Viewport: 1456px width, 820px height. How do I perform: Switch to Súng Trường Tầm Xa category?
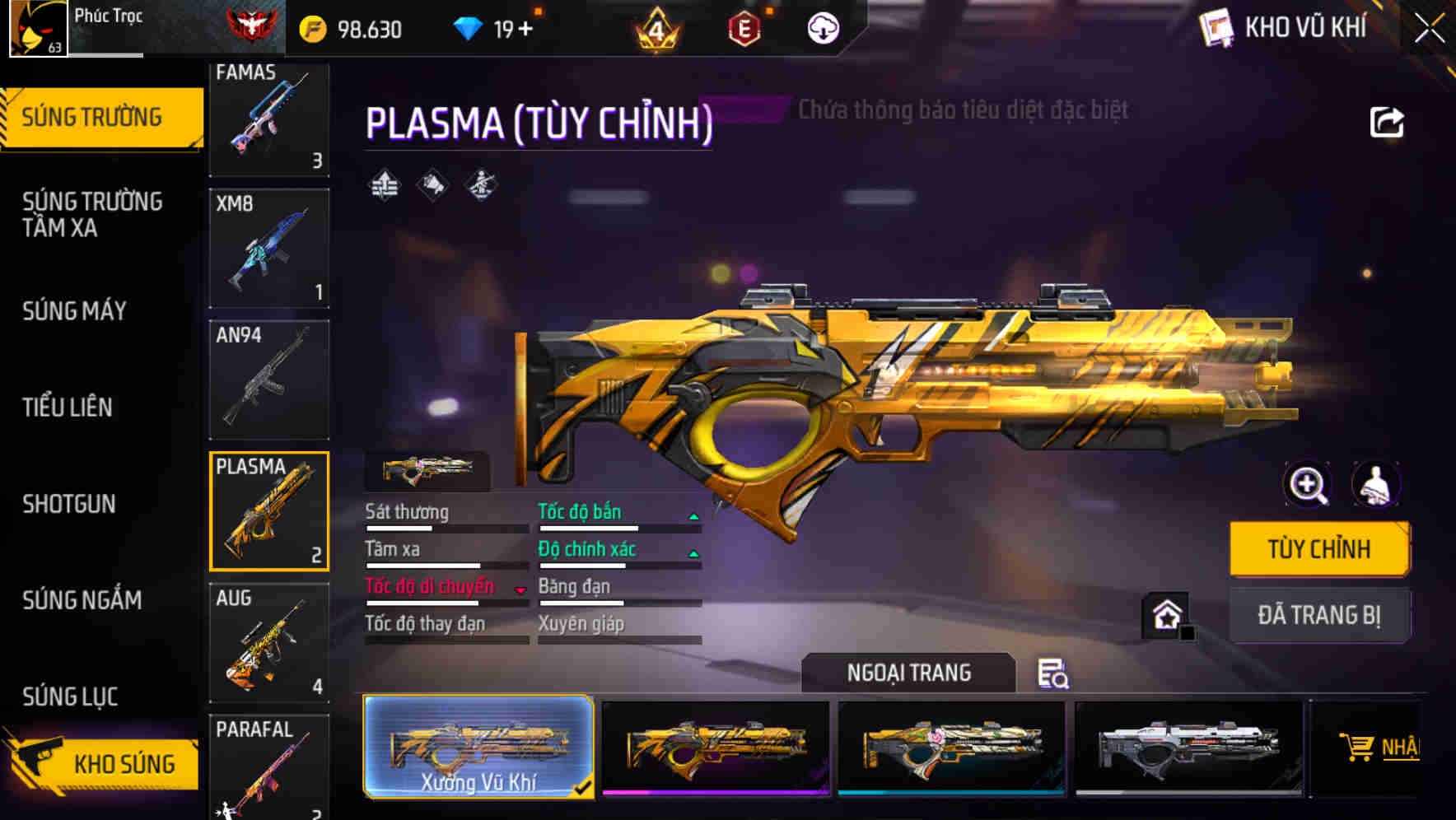pyautogui.click(x=92, y=214)
